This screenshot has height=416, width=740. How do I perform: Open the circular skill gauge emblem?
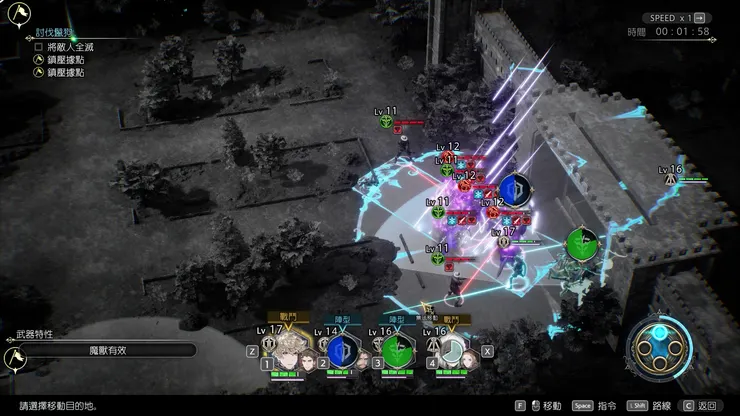click(x=660, y=351)
